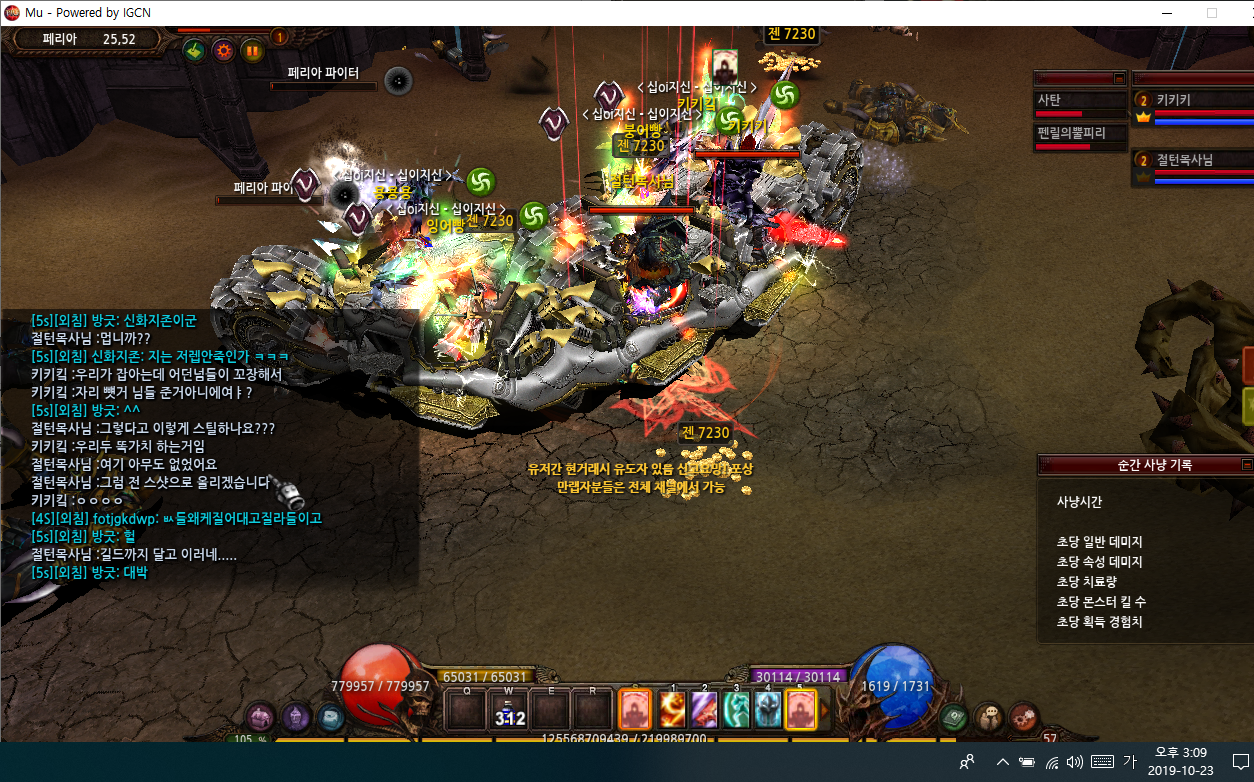Expand the skill bar with the orange arrow
1254x782 pixels.
click(825, 710)
